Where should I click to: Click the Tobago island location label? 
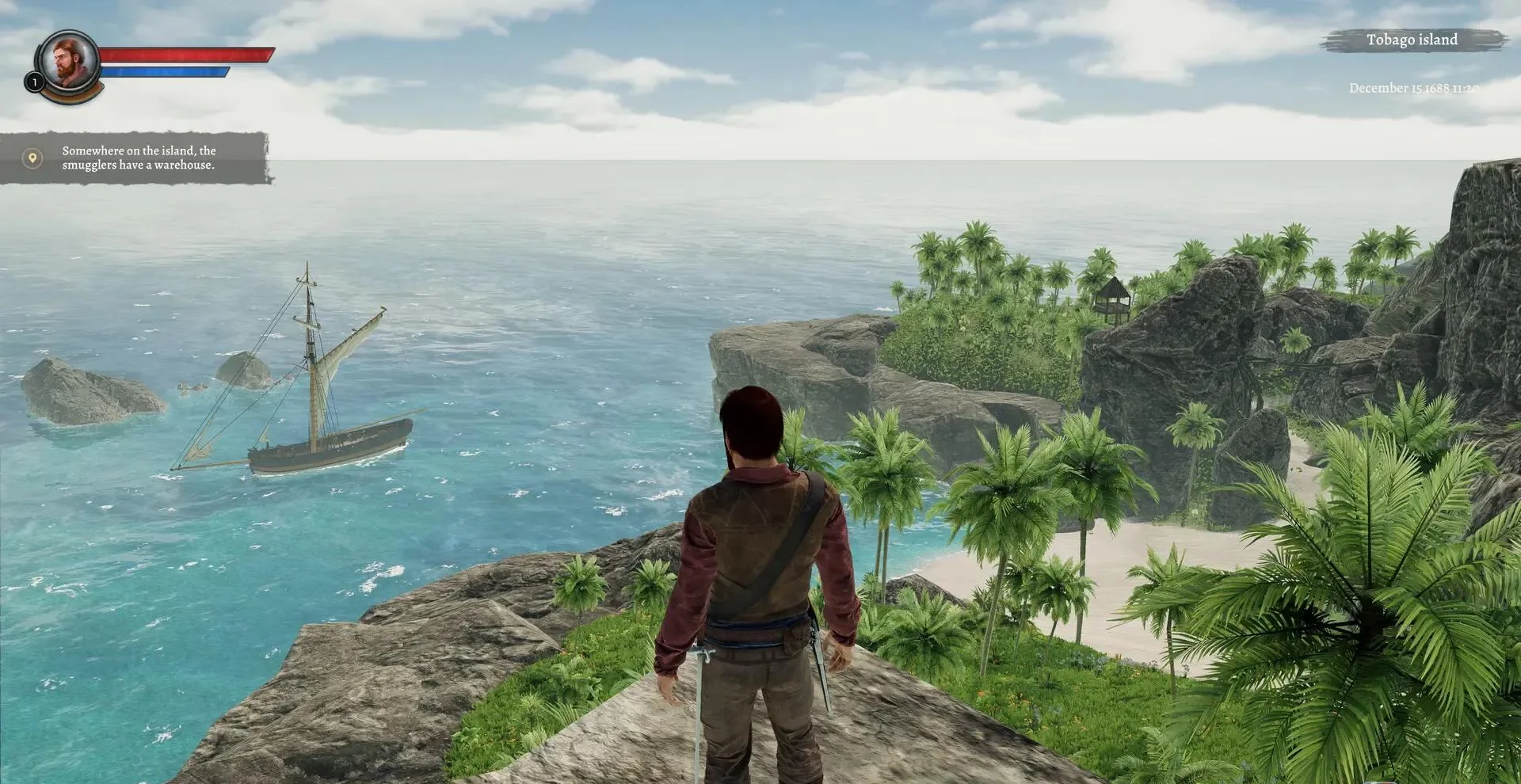pyautogui.click(x=1412, y=40)
